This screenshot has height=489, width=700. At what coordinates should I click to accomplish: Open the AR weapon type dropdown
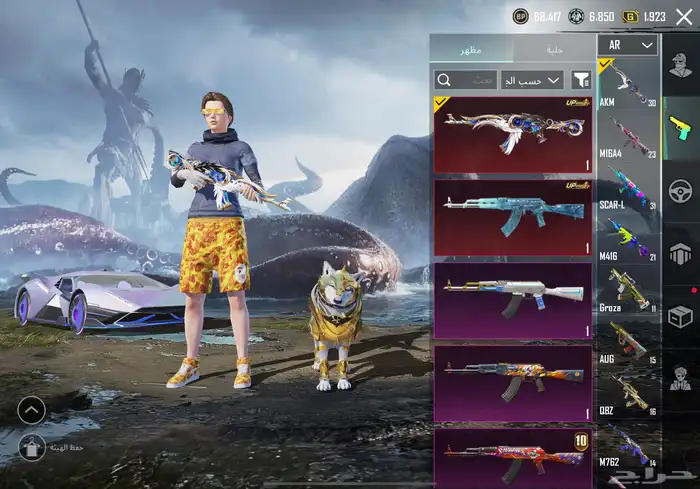(x=628, y=45)
